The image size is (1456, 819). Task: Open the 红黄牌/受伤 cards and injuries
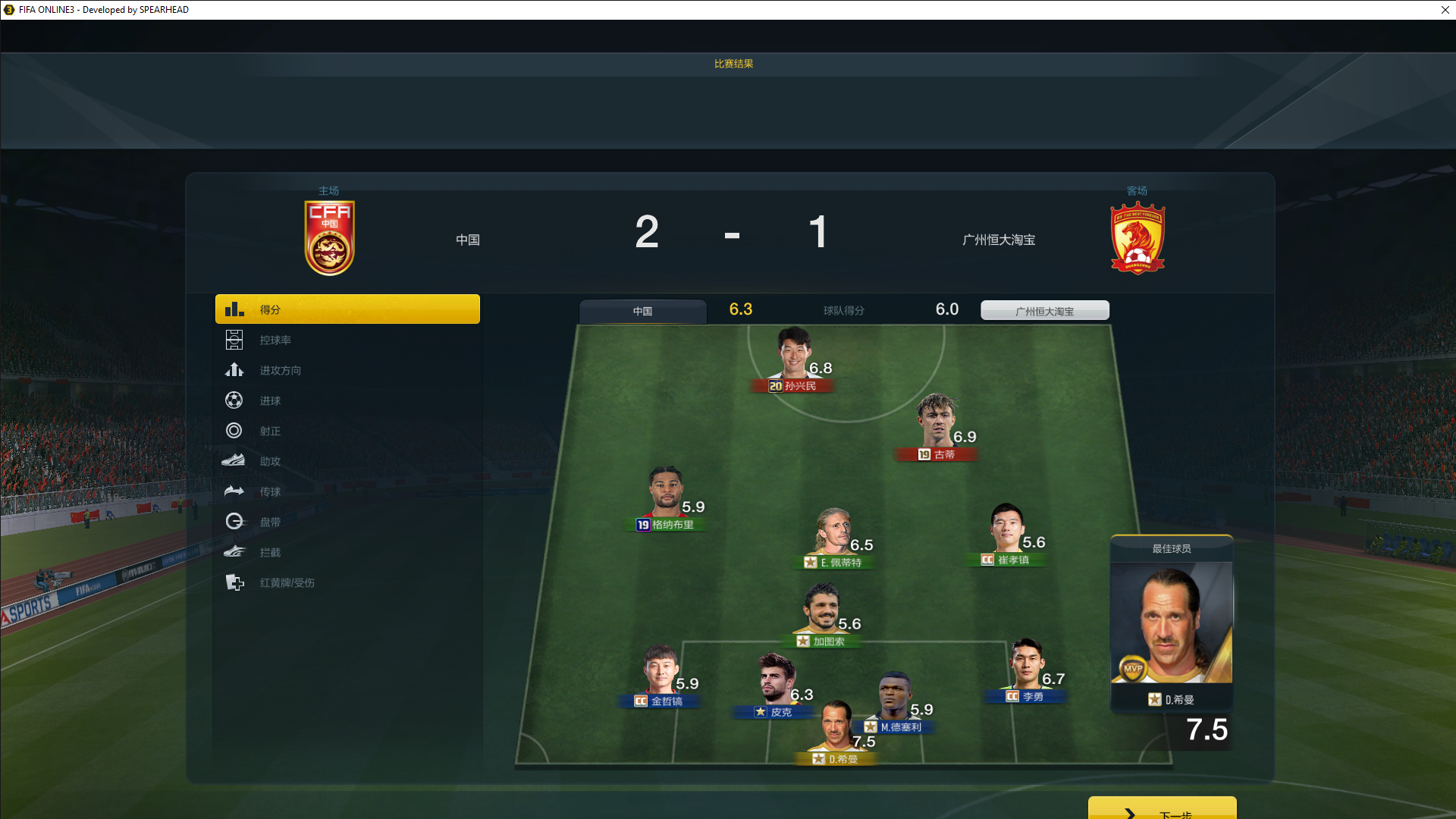pos(287,583)
